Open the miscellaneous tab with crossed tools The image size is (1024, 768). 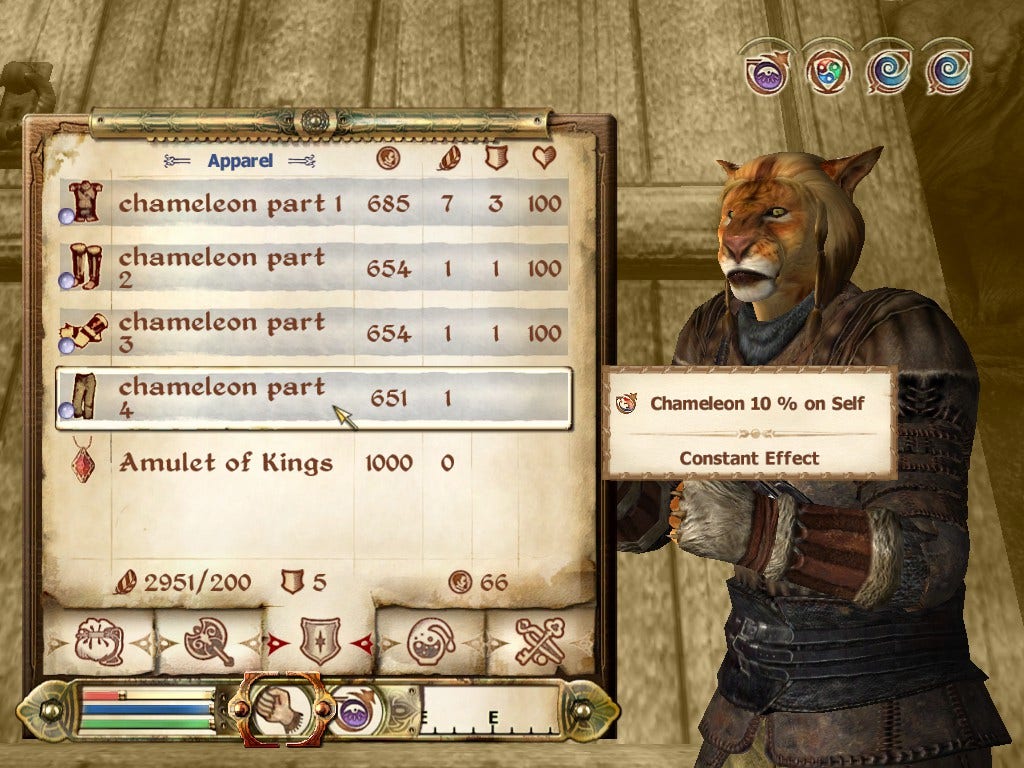tap(540, 641)
